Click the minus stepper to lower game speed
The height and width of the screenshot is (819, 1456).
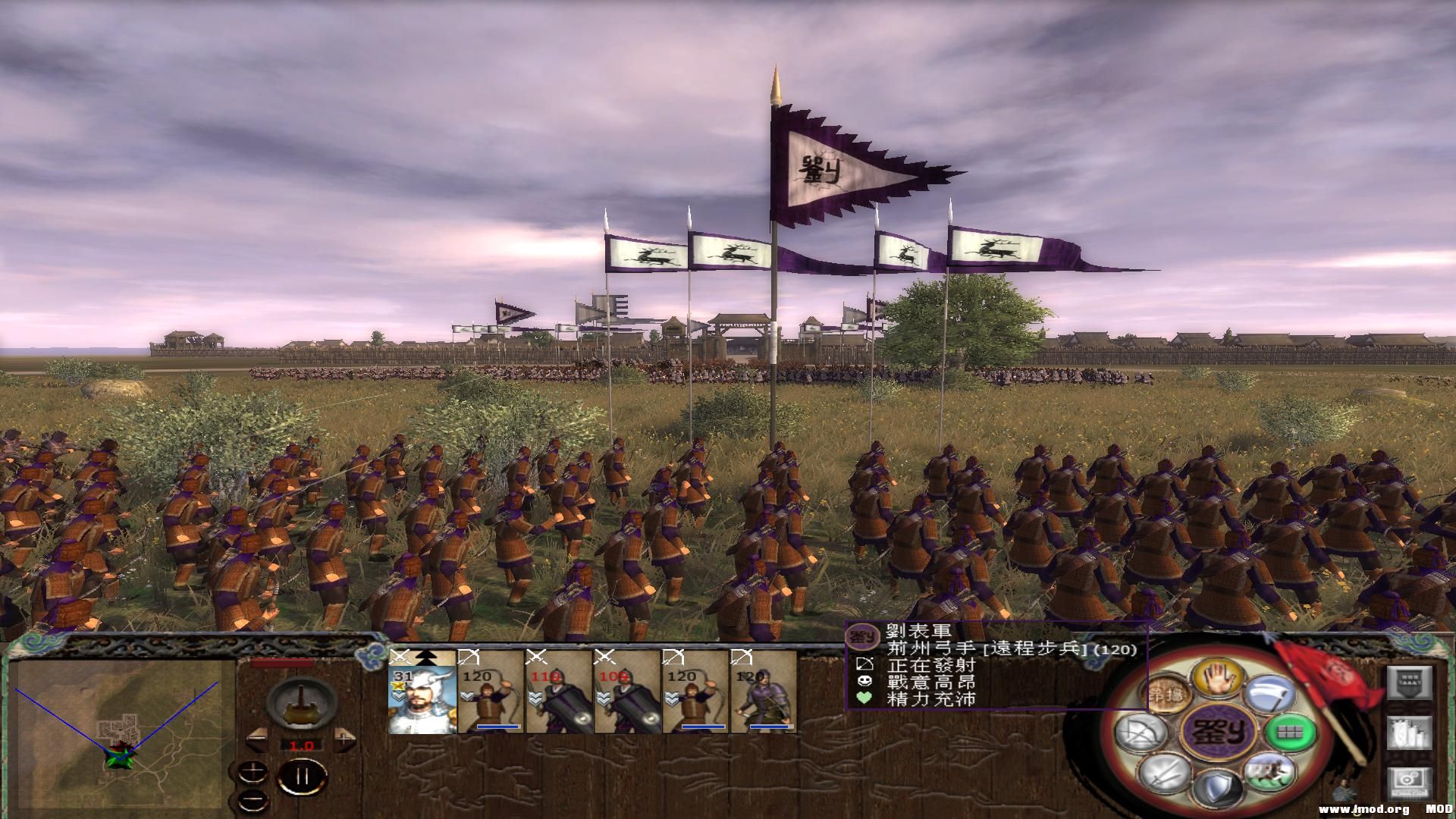tap(258, 740)
